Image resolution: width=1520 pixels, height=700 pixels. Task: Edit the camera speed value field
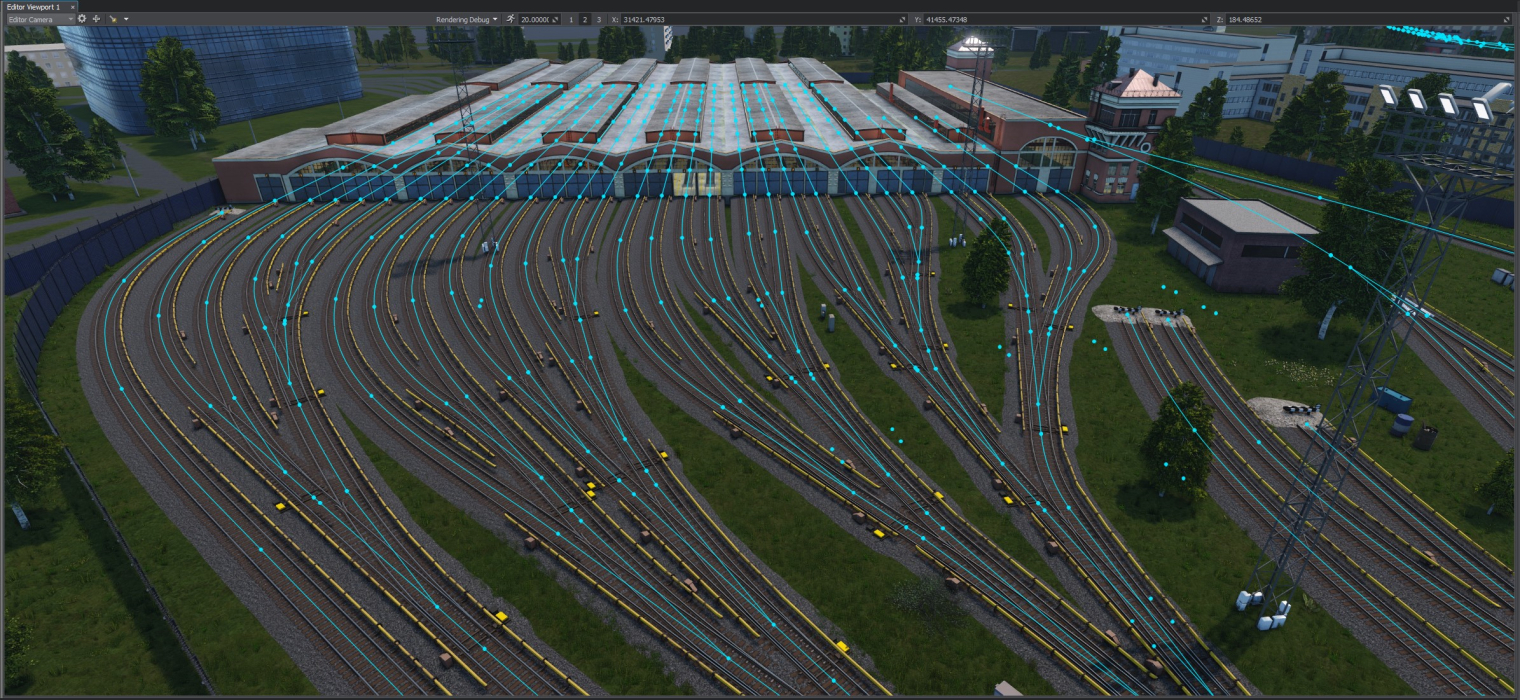535,19
